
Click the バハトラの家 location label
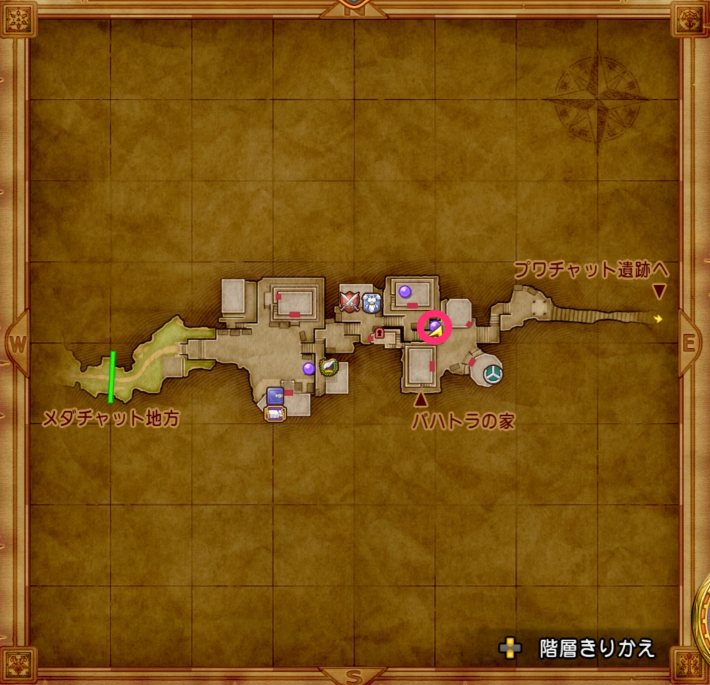[463, 422]
